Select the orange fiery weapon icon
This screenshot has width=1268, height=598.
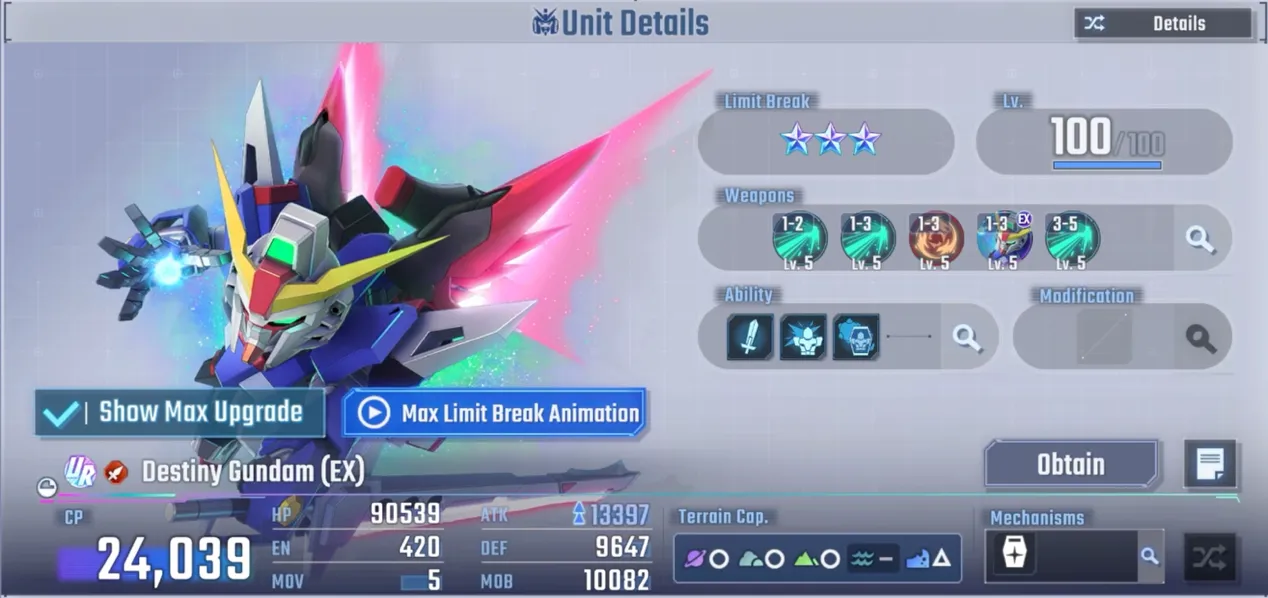pos(936,239)
